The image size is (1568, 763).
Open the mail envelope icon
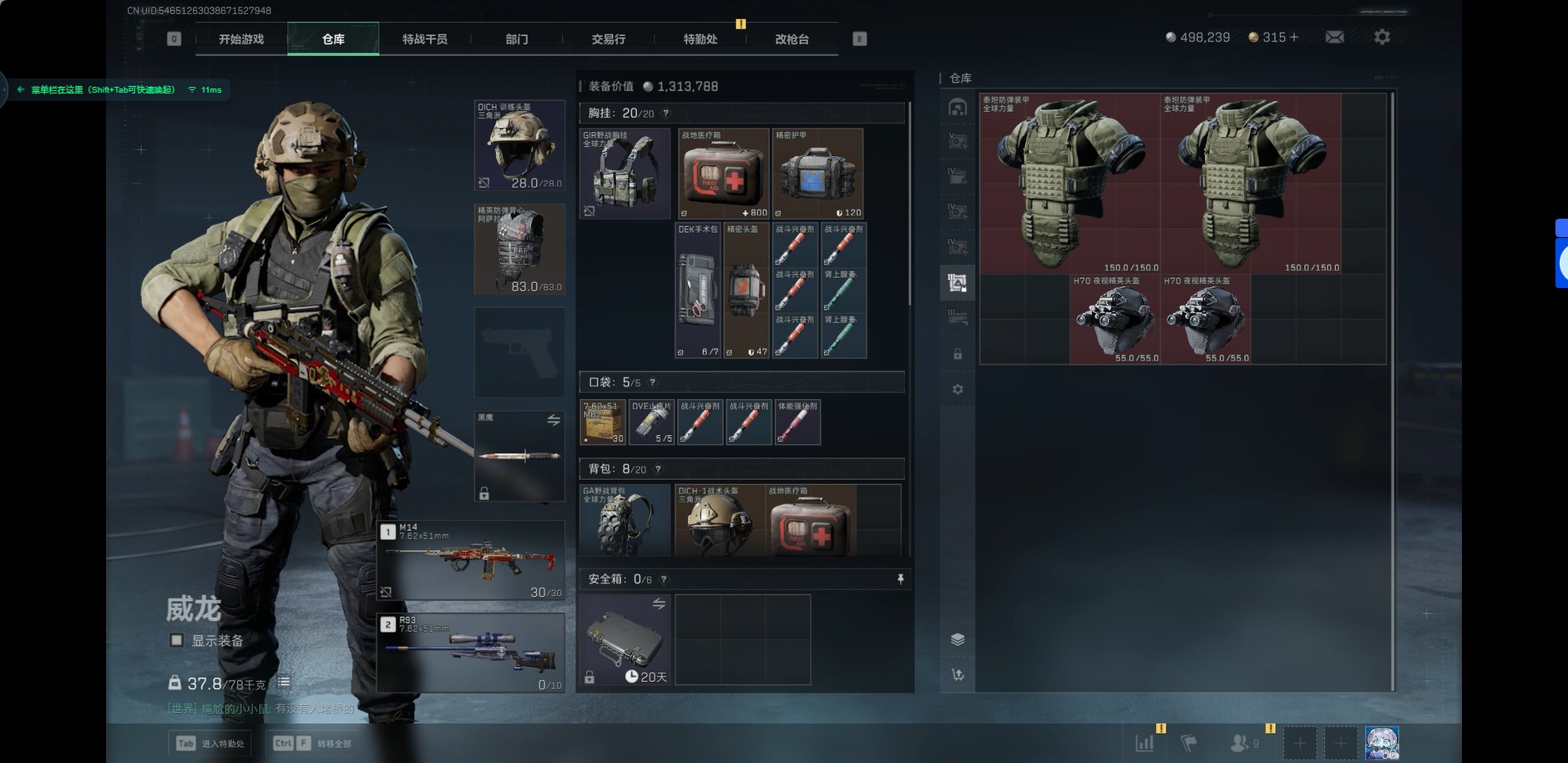[x=1334, y=38]
